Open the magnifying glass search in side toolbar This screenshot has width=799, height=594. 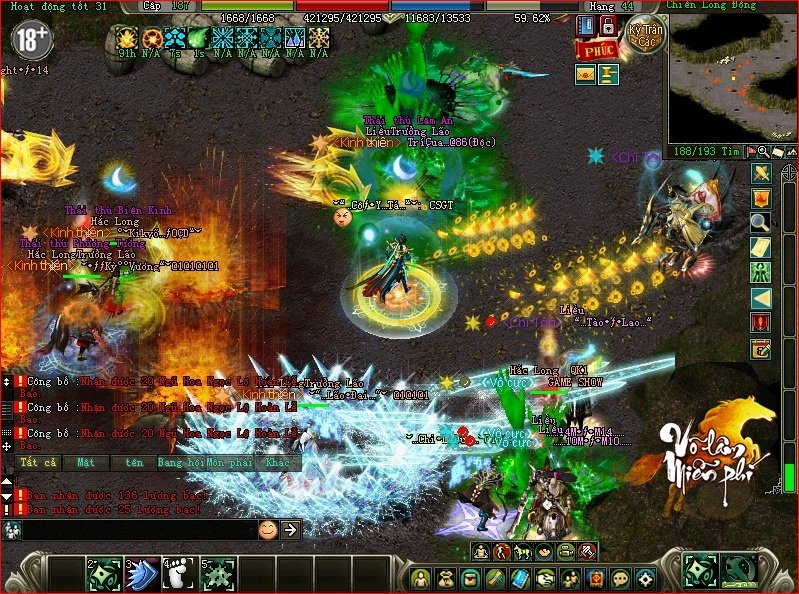coord(760,222)
